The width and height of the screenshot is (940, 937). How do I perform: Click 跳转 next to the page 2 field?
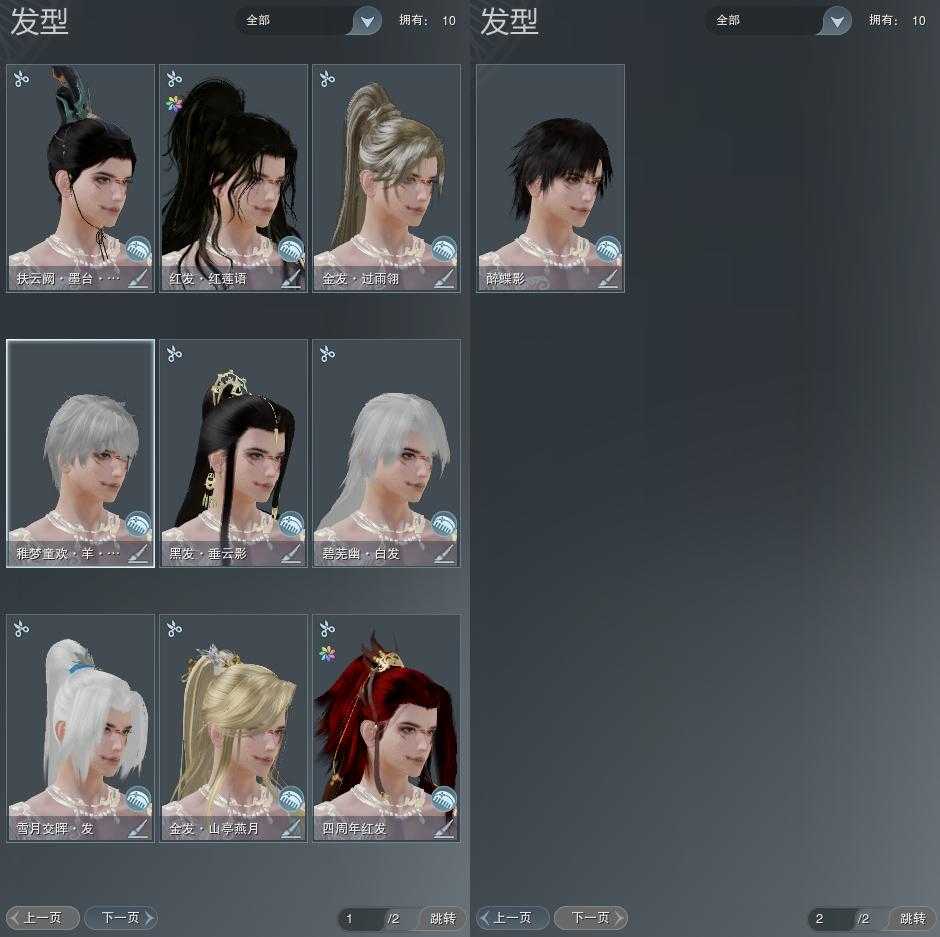click(912, 918)
